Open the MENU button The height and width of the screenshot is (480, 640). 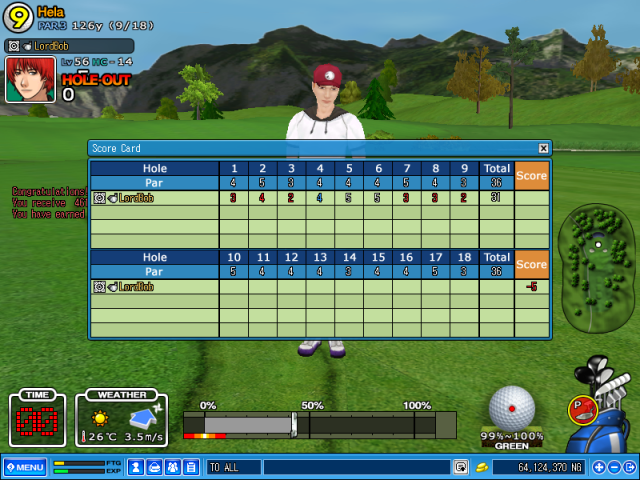[x=24, y=467]
